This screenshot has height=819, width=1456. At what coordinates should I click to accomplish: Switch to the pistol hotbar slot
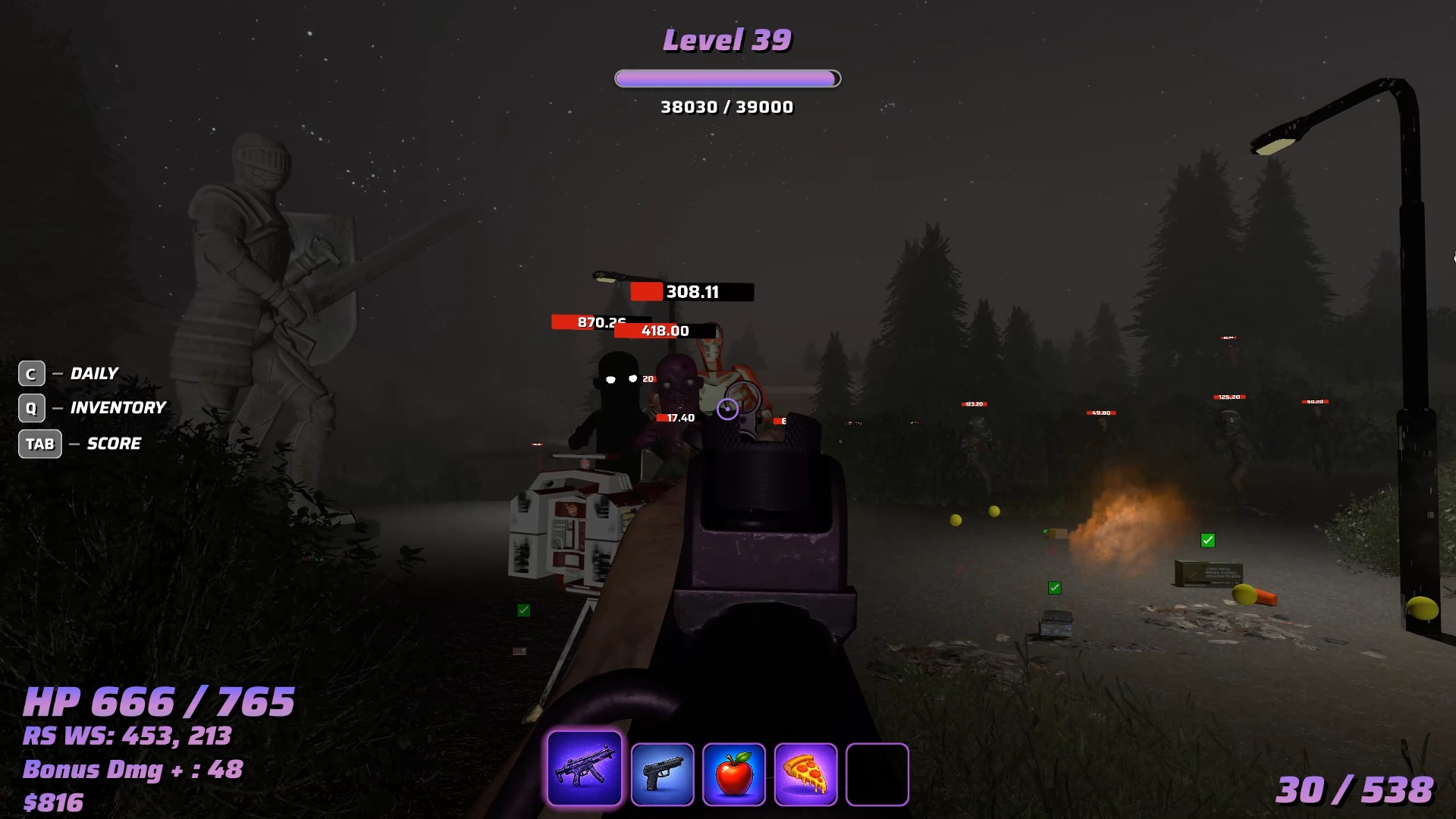click(662, 773)
